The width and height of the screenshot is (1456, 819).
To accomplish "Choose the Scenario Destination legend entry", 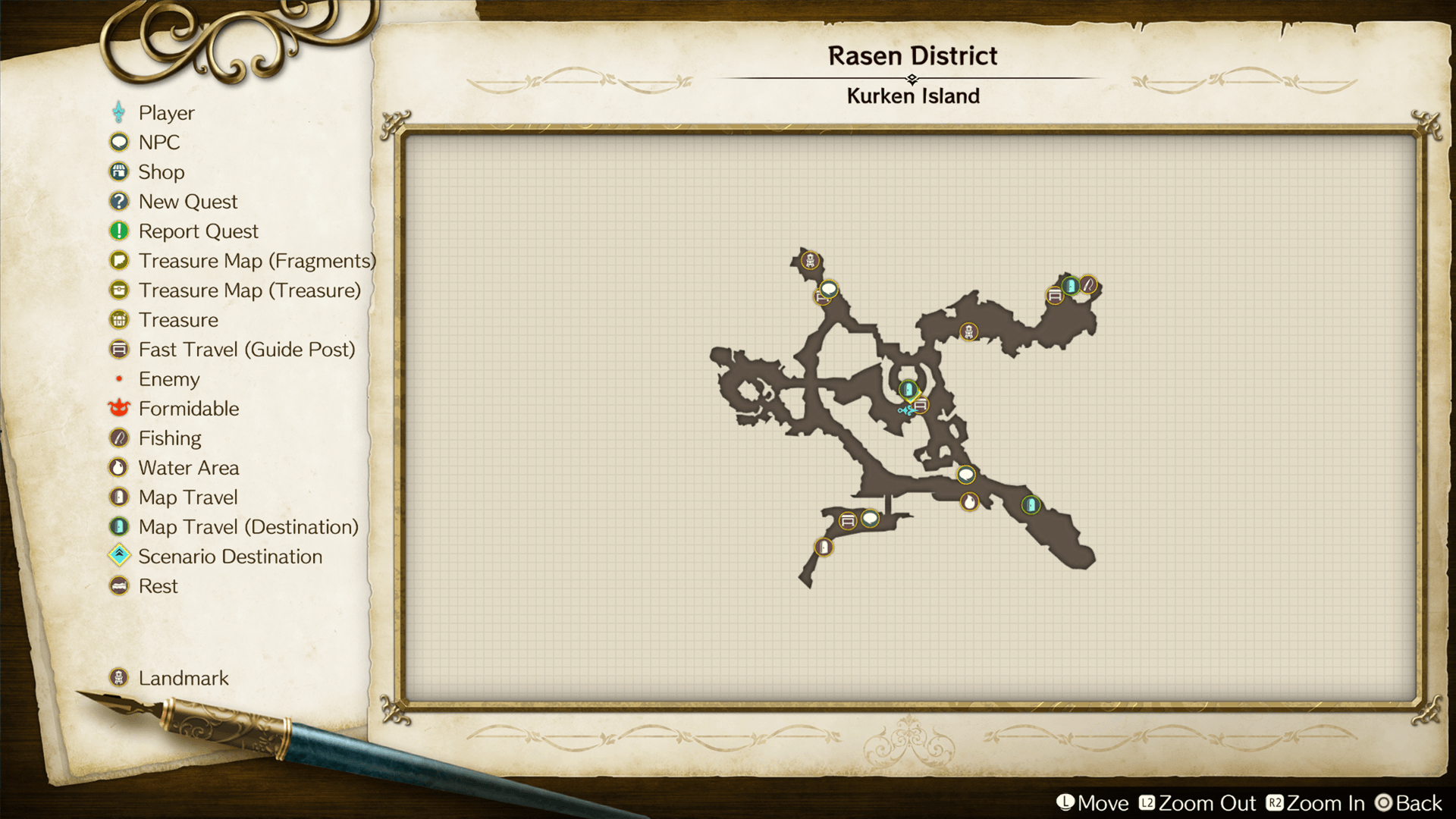I will pos(230,557).
